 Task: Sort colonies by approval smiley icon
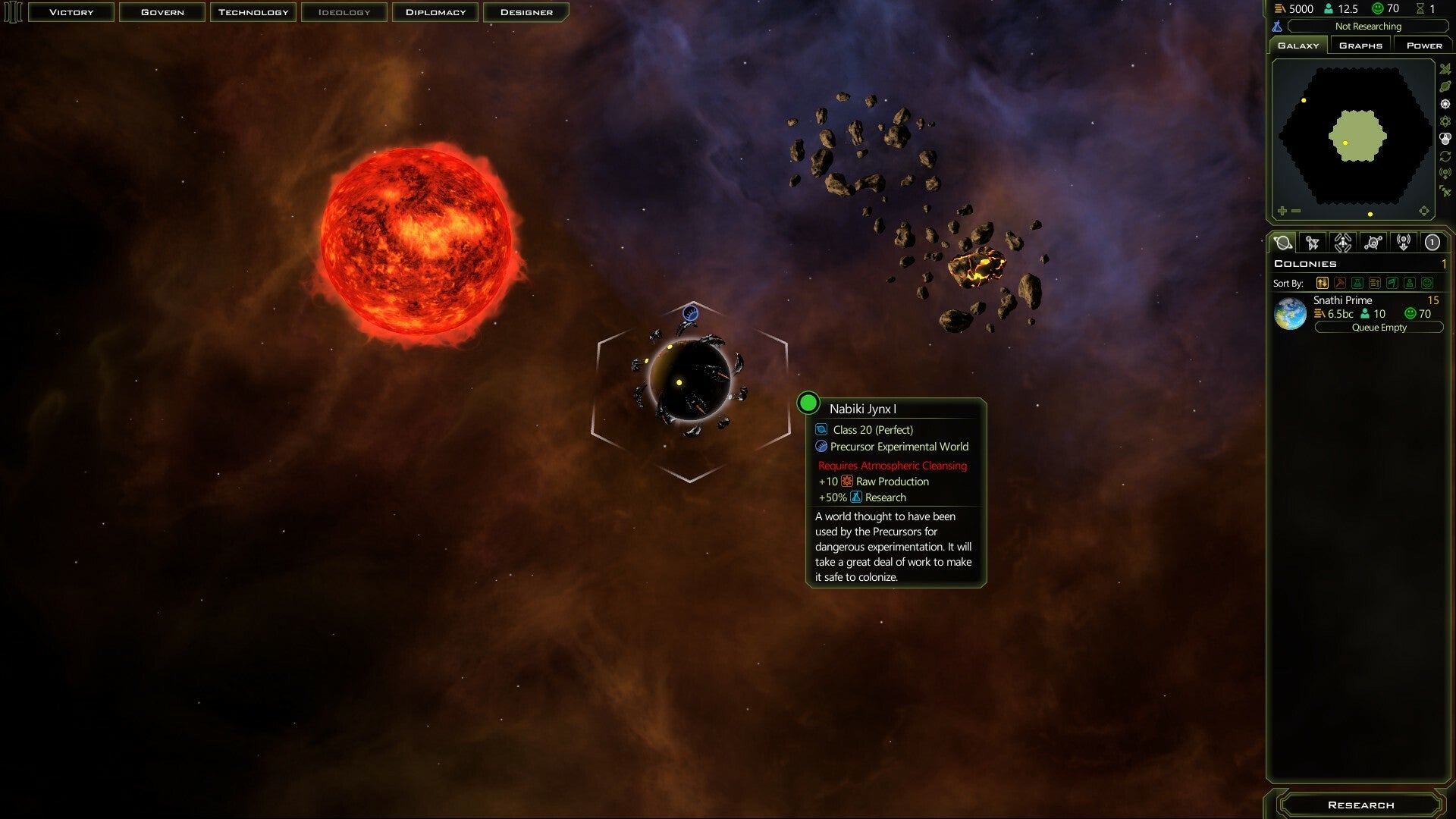(x=1427, y=283)
